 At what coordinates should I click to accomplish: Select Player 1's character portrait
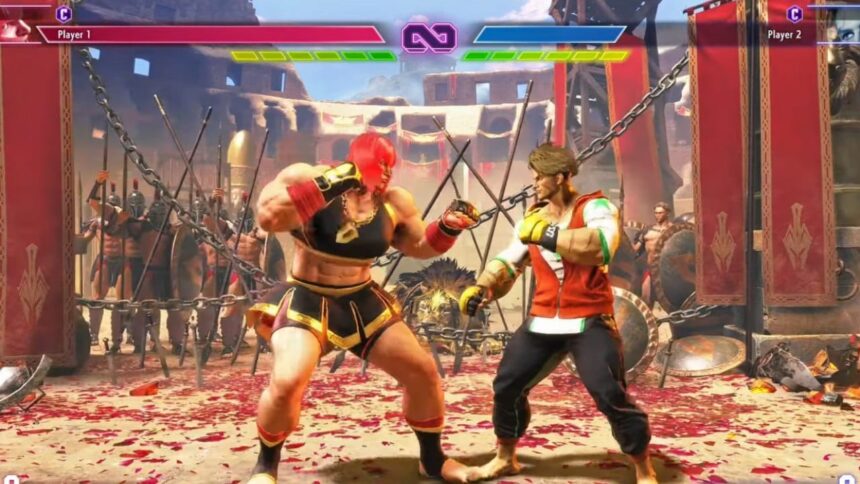(x=15, y=27)
